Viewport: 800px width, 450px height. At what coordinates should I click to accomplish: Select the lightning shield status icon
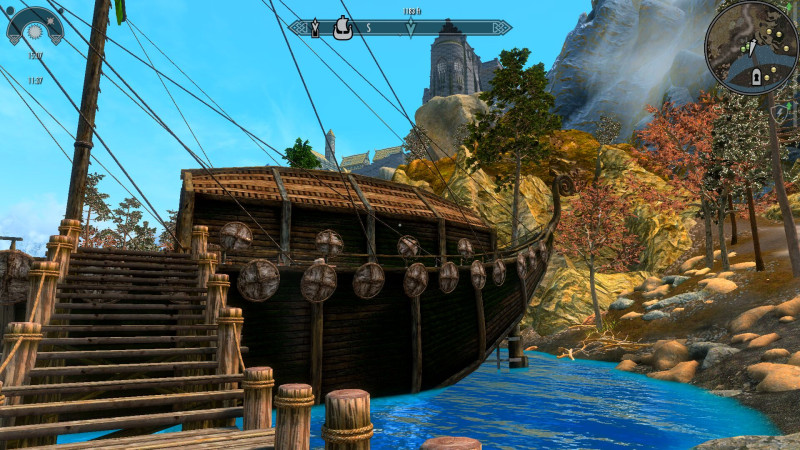(x=779, y=113)
